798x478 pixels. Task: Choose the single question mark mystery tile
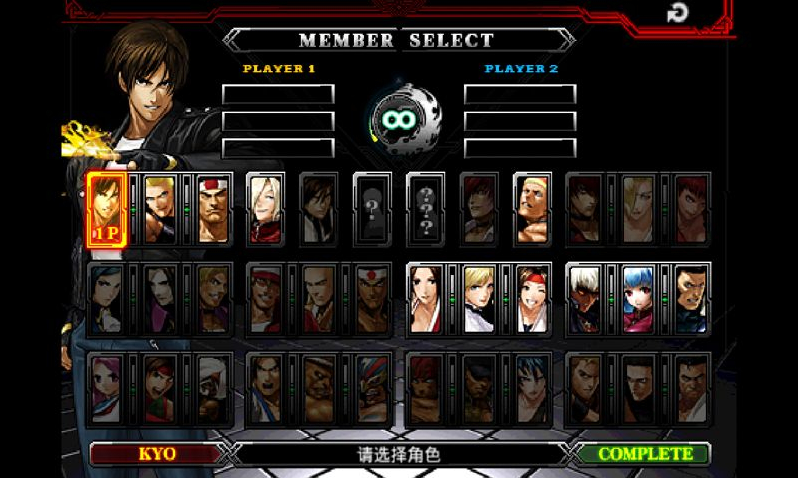tap(372, 209)
